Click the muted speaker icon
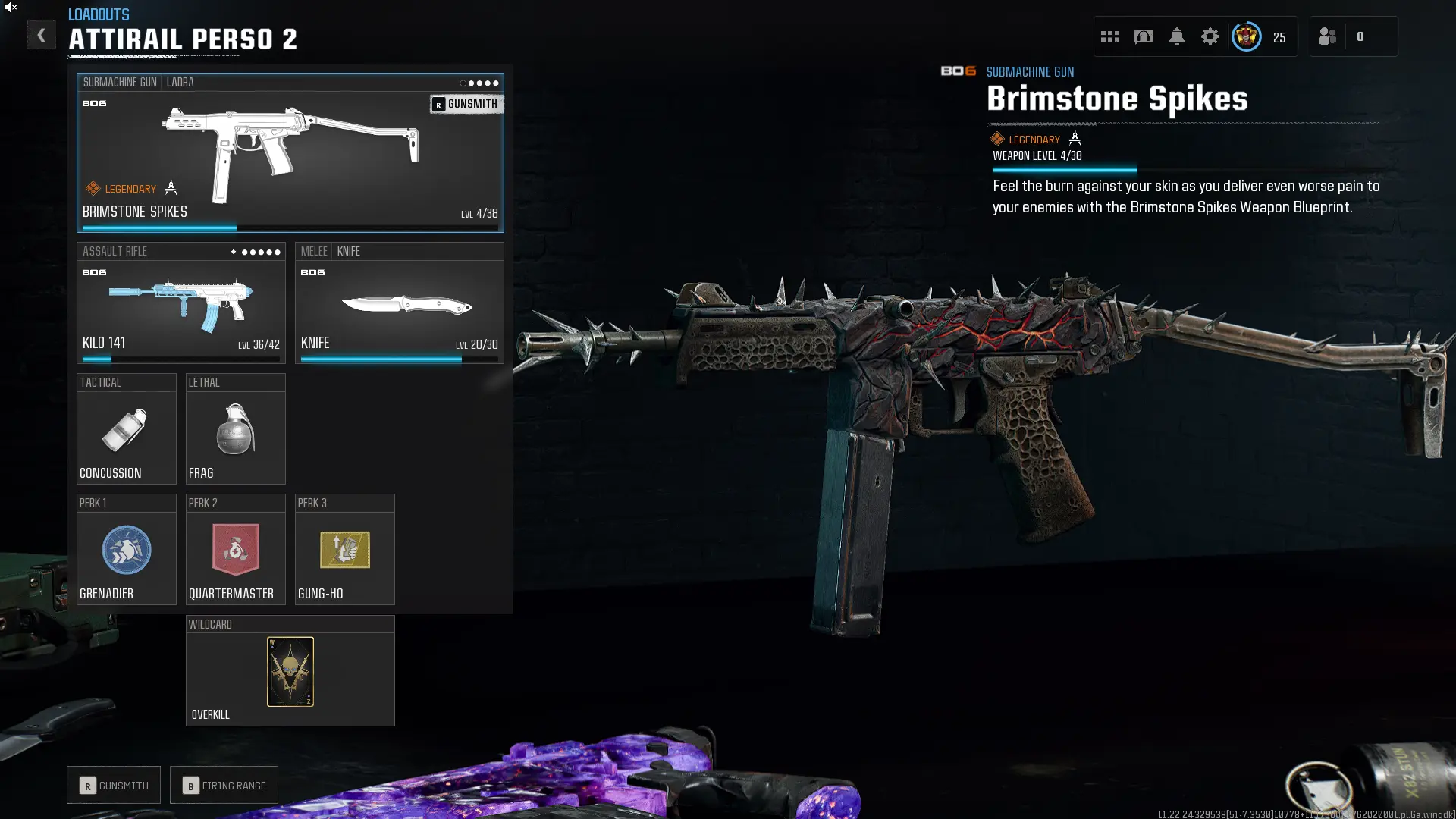This screenshot has height=819, width=1456. pos(11,7)
